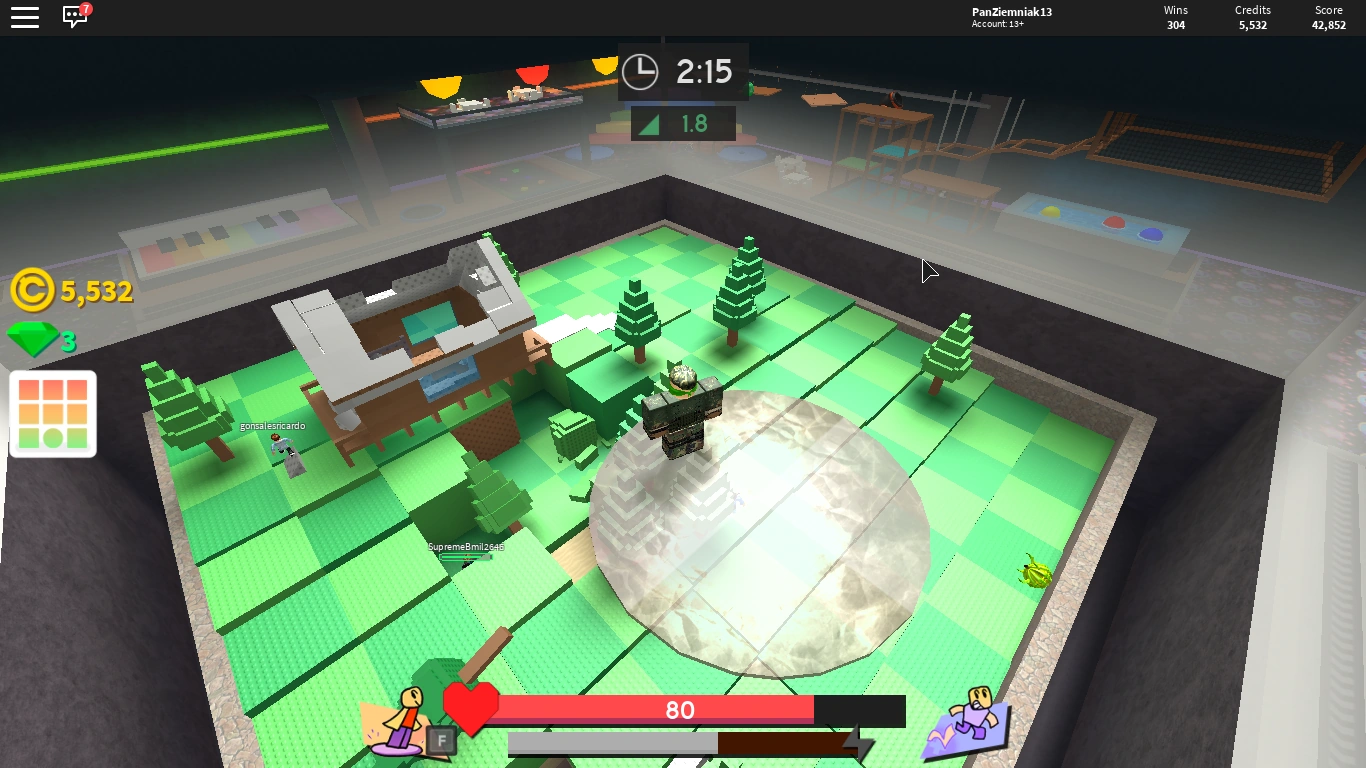Open the chat with 7 unread messages
The image size is (1366, 768).
pyautogui.click(x=73, y=17)
